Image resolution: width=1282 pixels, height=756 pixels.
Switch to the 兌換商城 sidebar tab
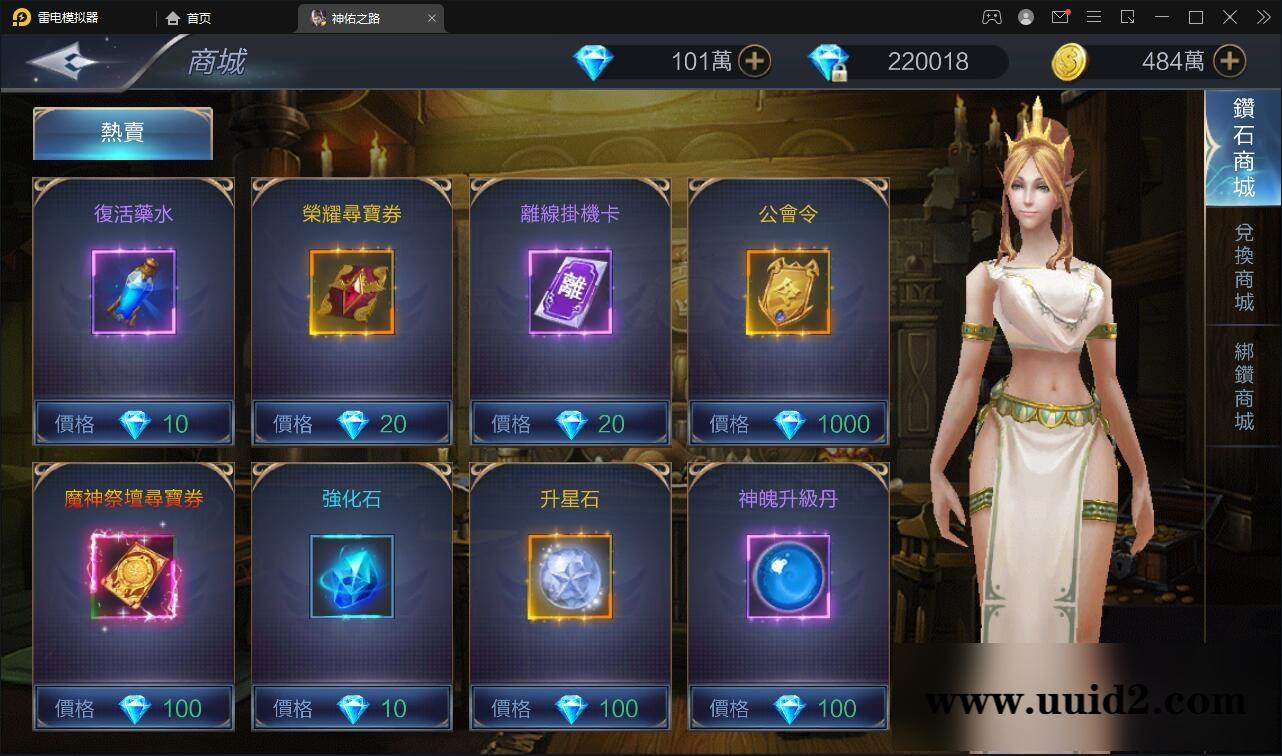(x=1243, y=266)
